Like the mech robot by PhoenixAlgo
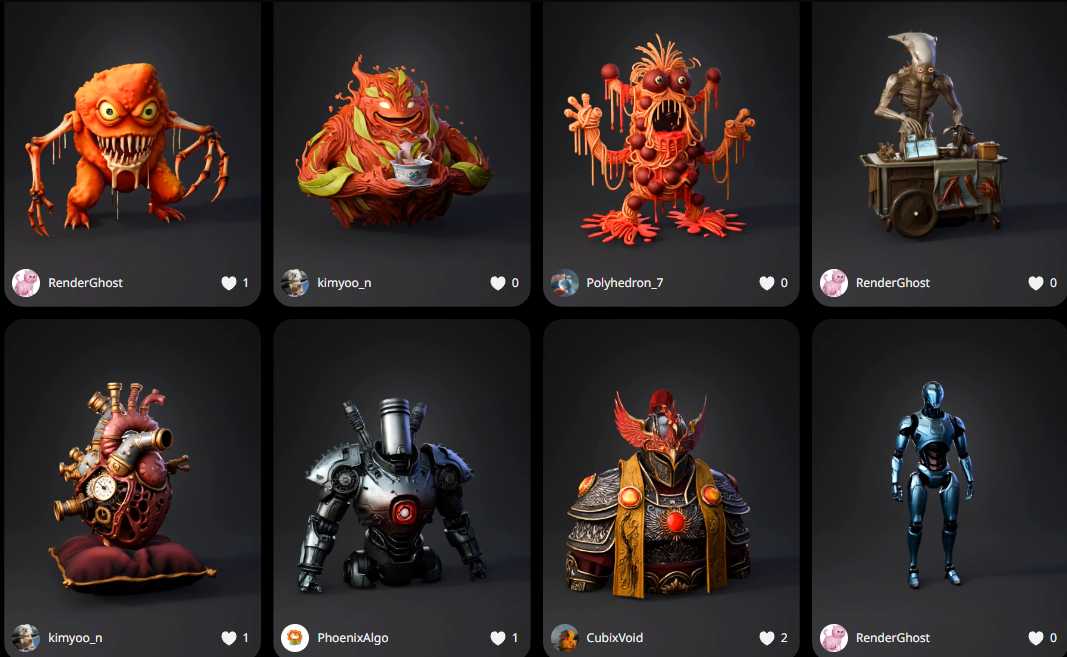1067x657 pixels. (498, 638)
